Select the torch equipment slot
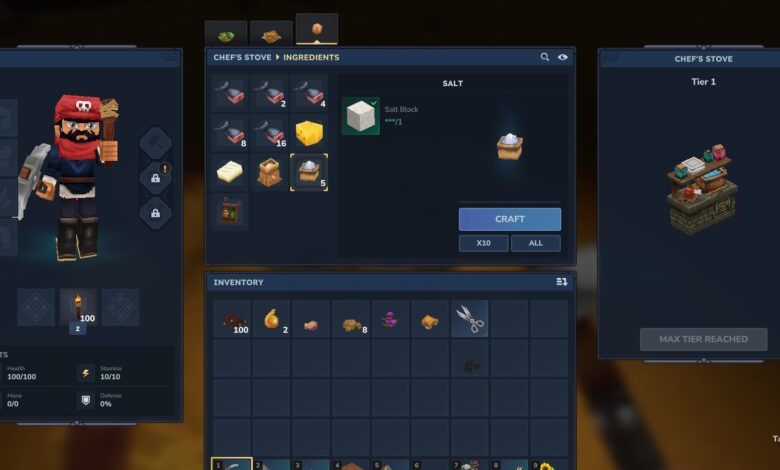This screenshot has width=780, height=470. tap(78, 307)
